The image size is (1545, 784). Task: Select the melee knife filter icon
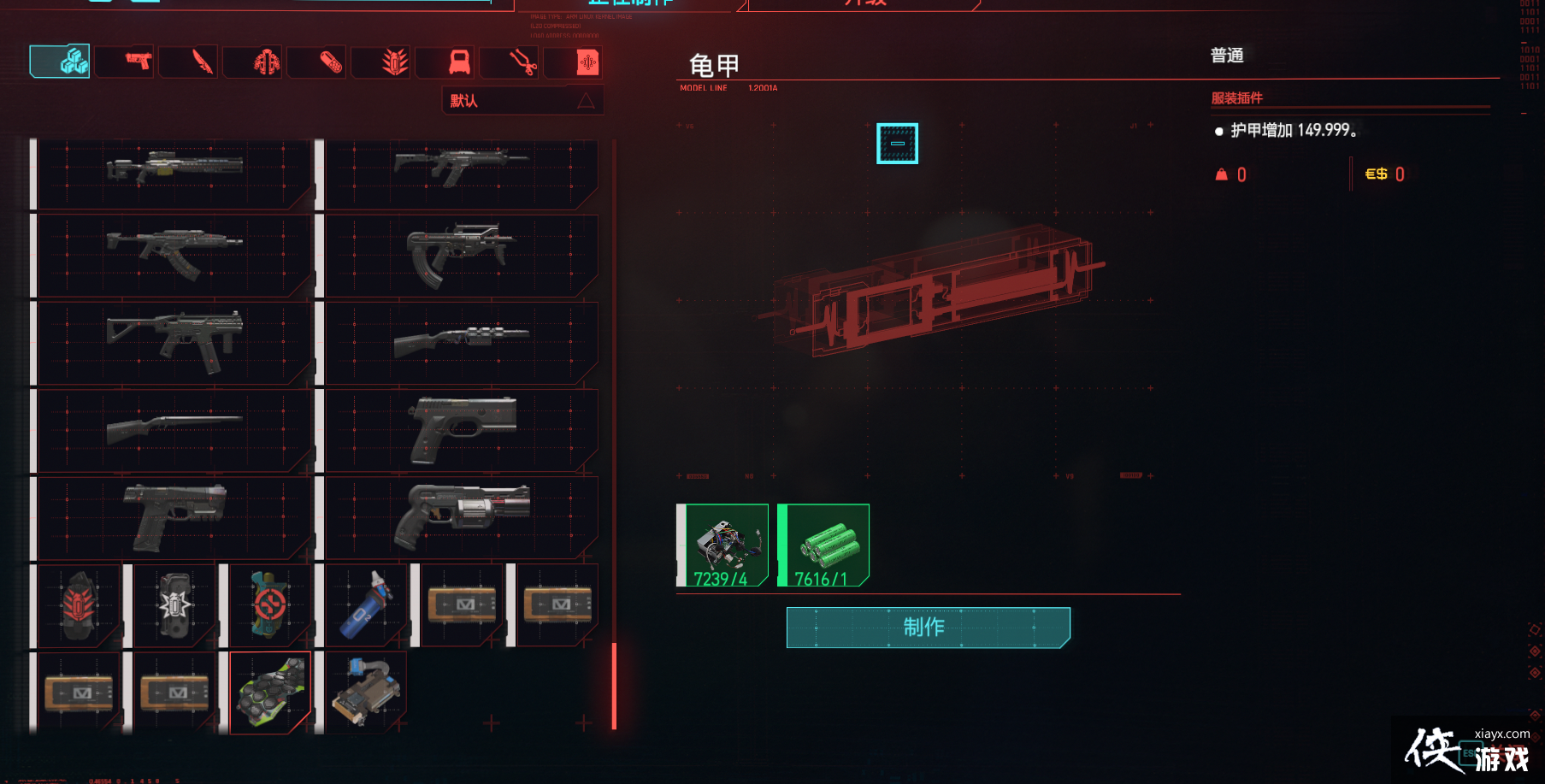[x=189, y=61]
